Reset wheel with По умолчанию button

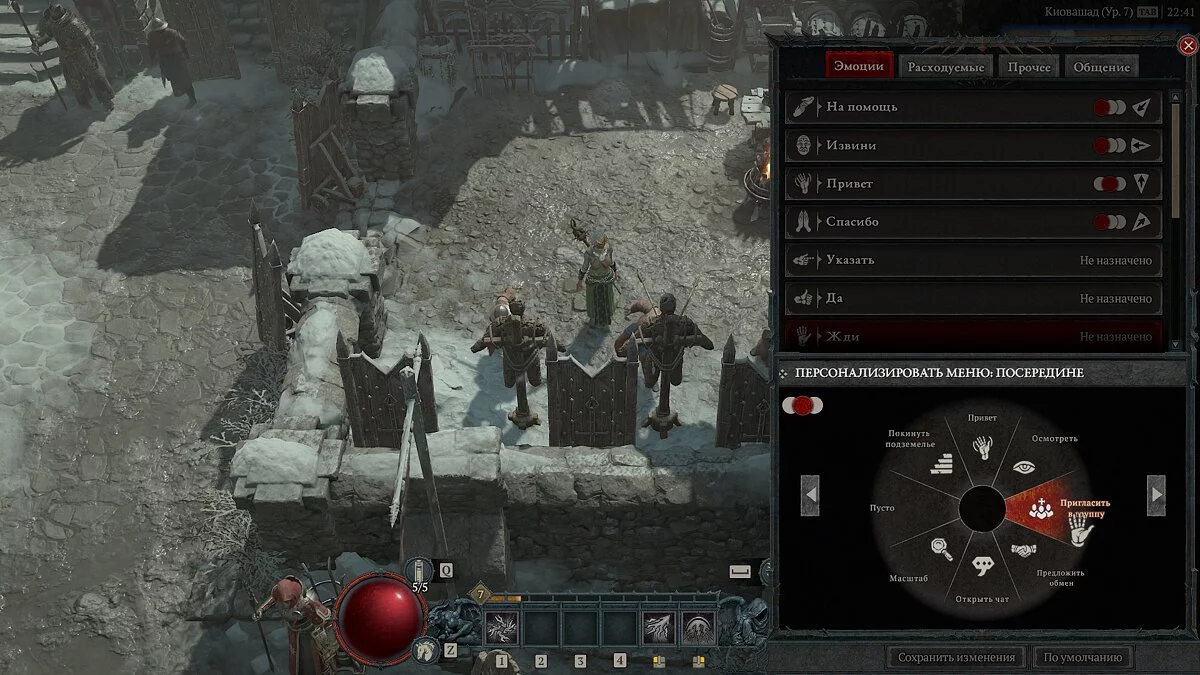click(1085, 657)
